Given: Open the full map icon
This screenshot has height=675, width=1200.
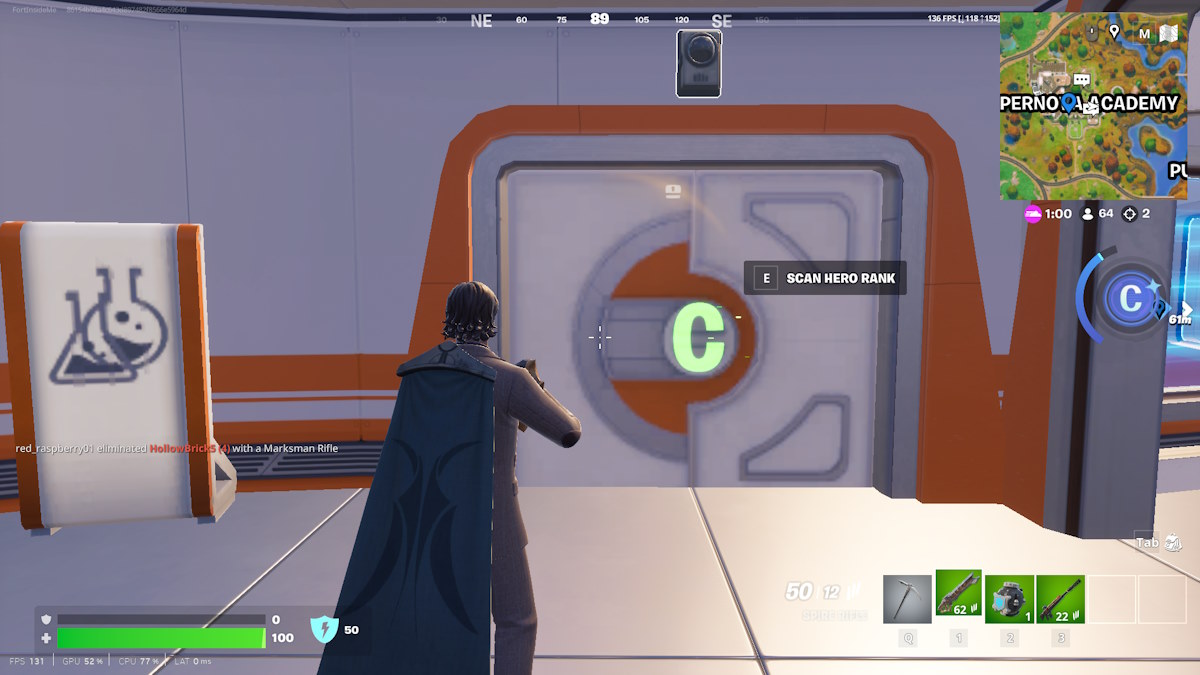Looking at the screenshot, I should [1169, 33].
